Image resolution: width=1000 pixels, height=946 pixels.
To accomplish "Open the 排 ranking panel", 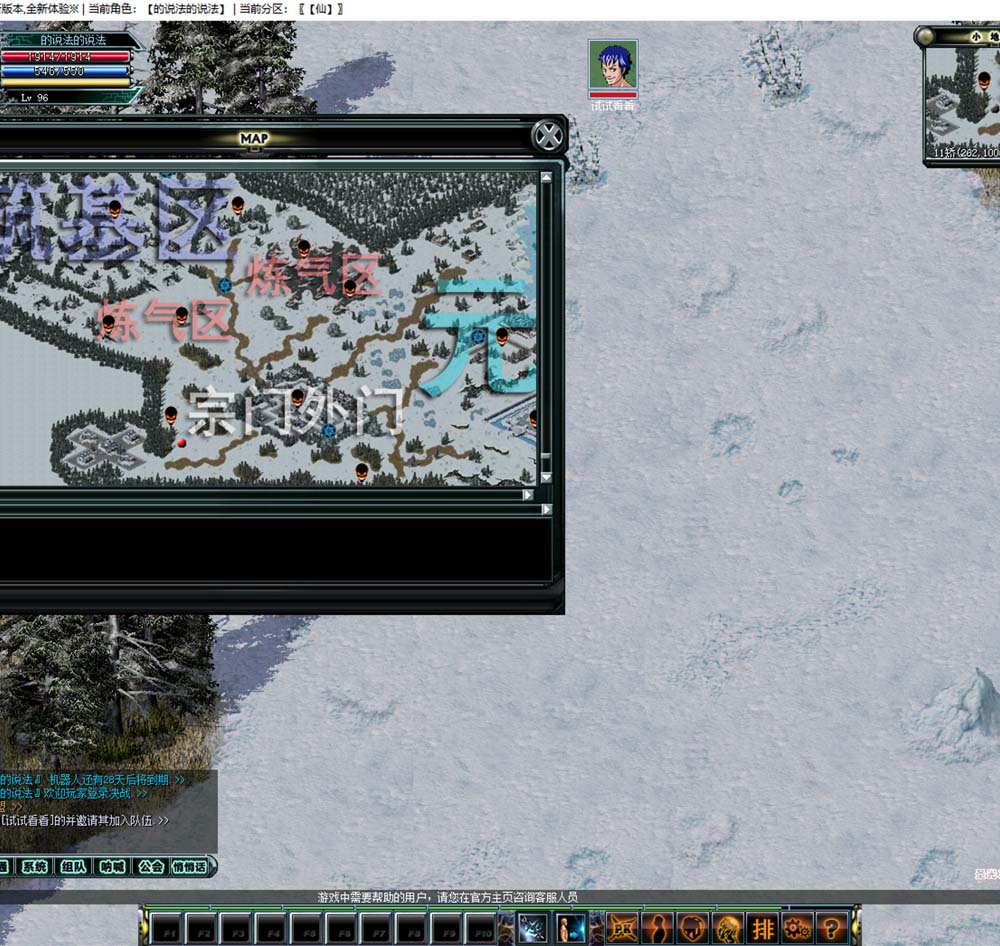I will [x=763, y=928].
